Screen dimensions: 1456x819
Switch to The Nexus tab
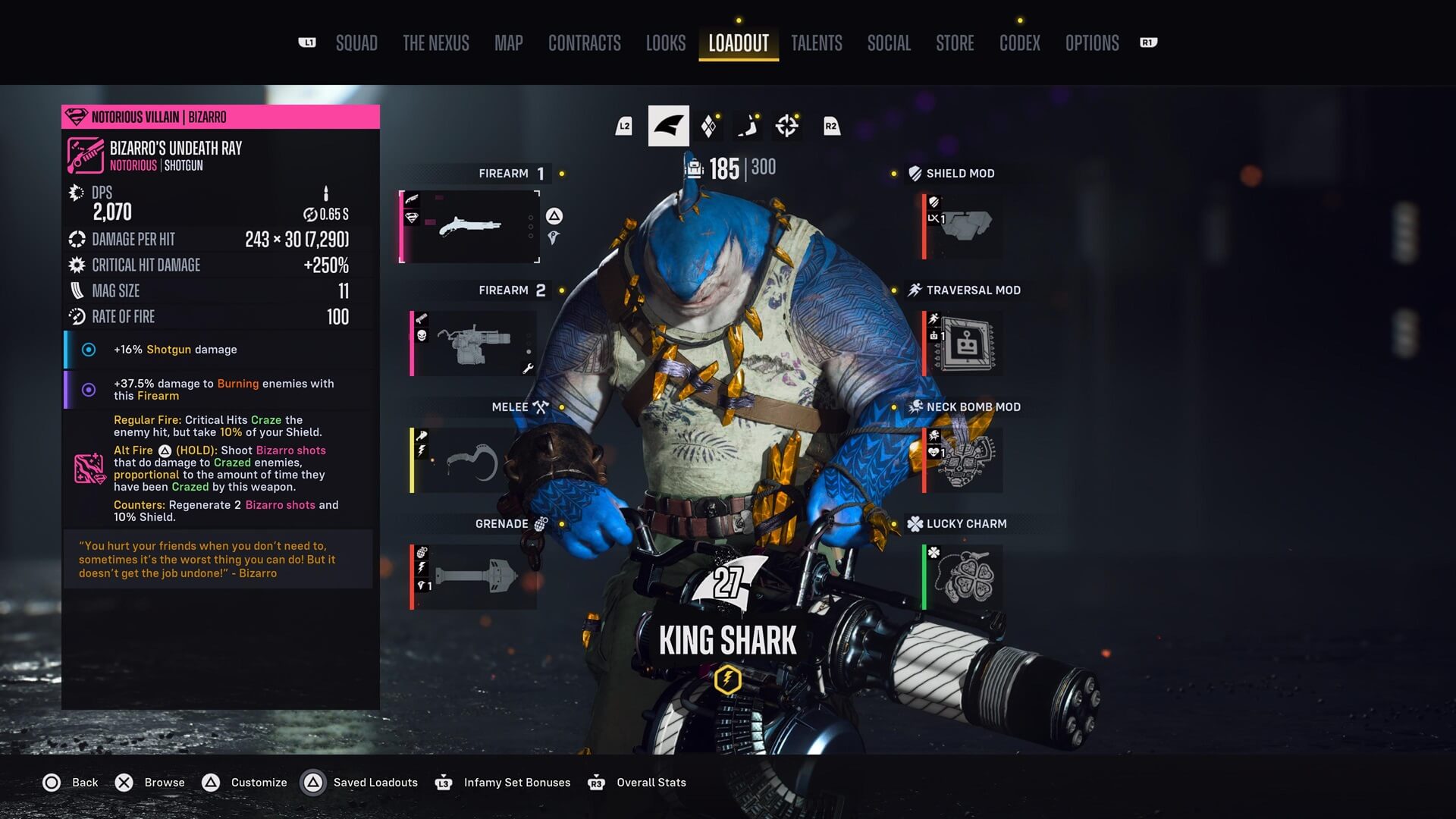(x=436, y=43)
